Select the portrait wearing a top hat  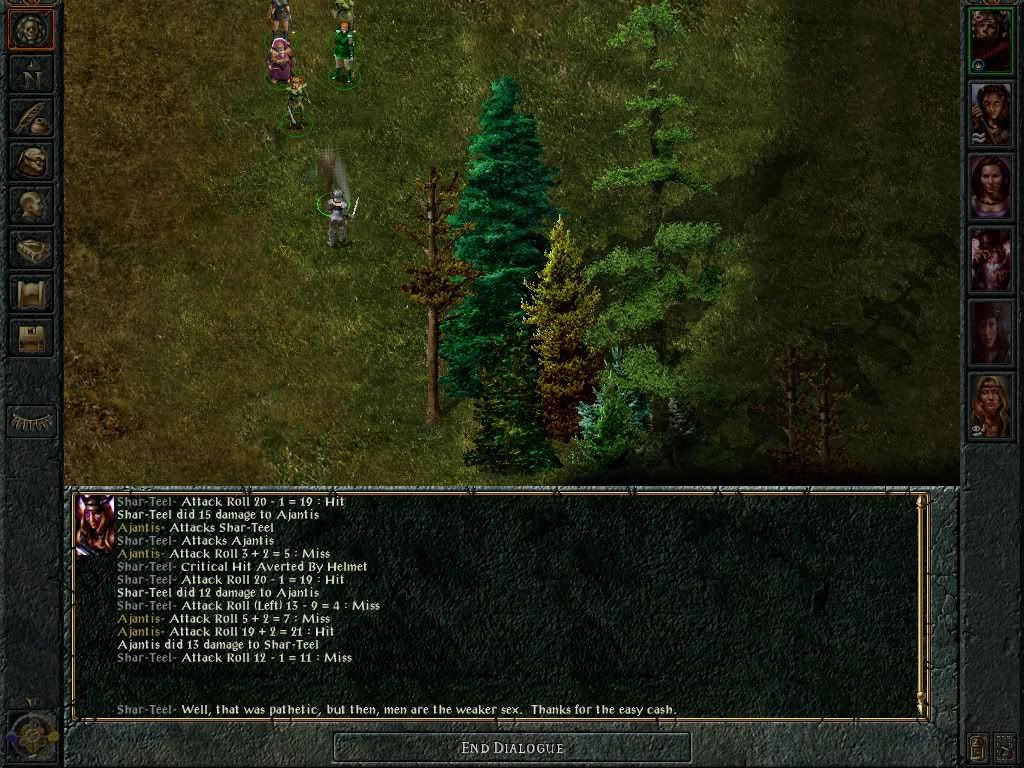(x=991, y=260)
